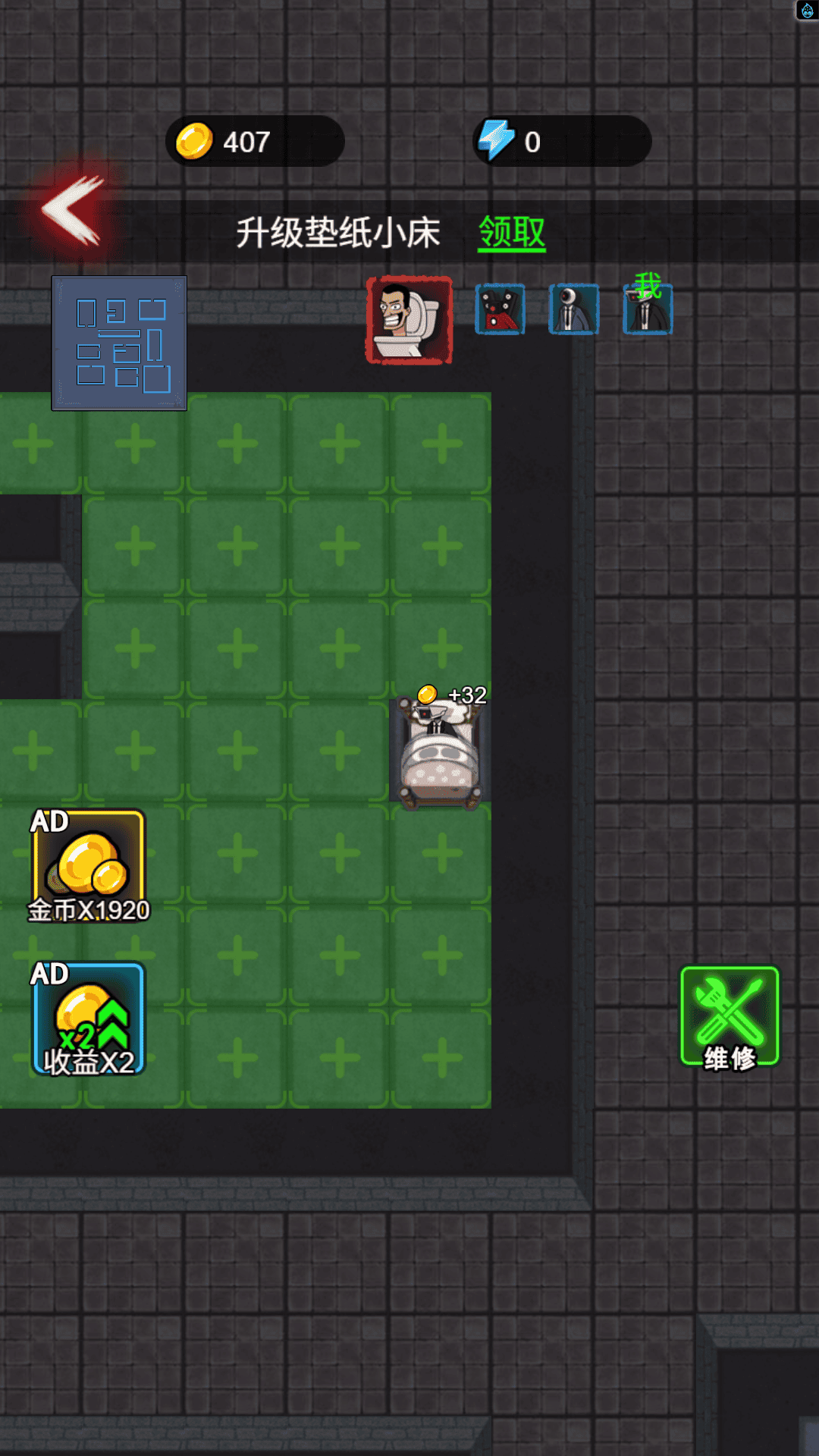Open the blue minimap layout
The image size is (819, 1456).
click(x=119, y=343)
